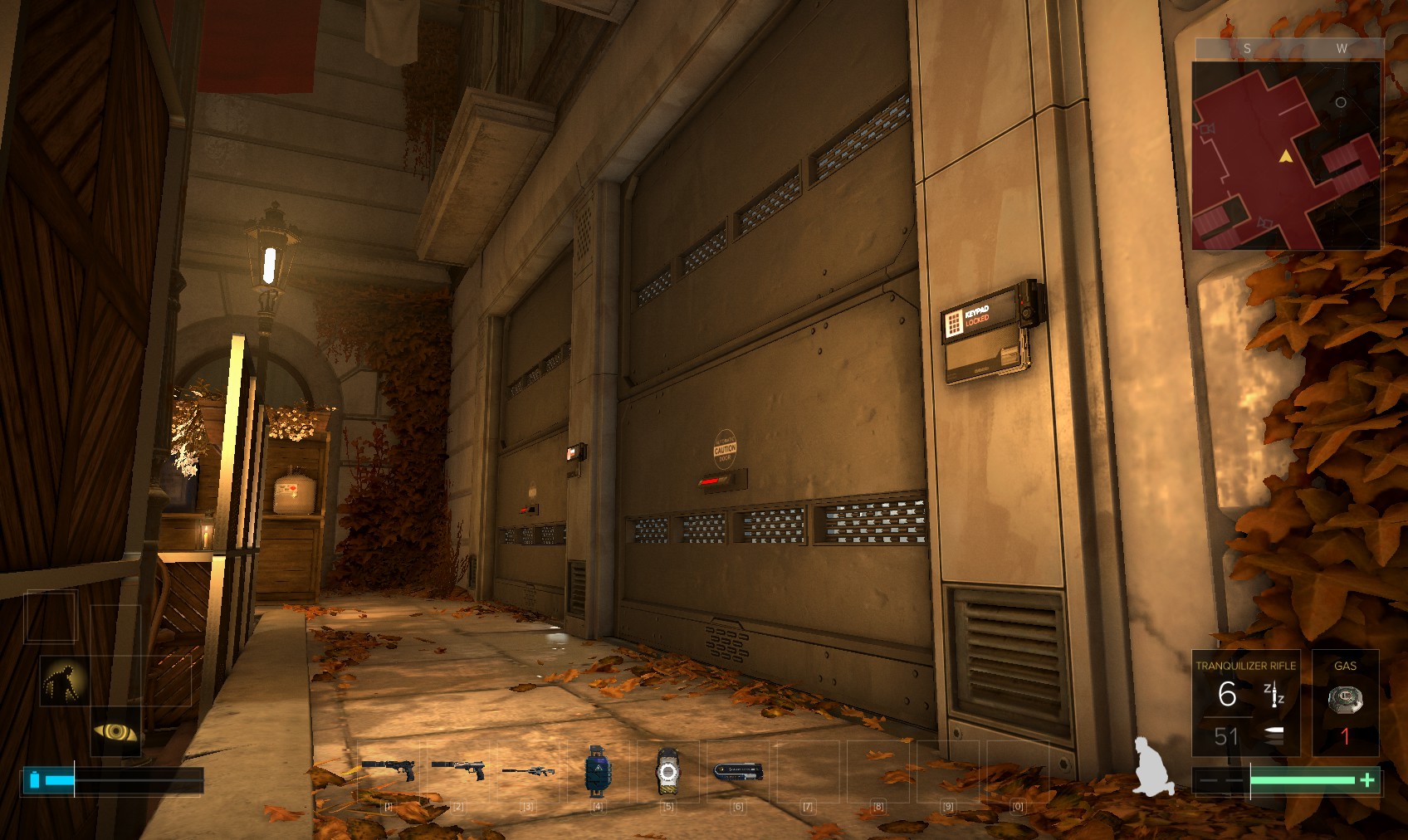Select the silenced dark pistol in slot 1
This screenshot has width=1408, height=840.
pyautogui.click(x=388, y=769)
